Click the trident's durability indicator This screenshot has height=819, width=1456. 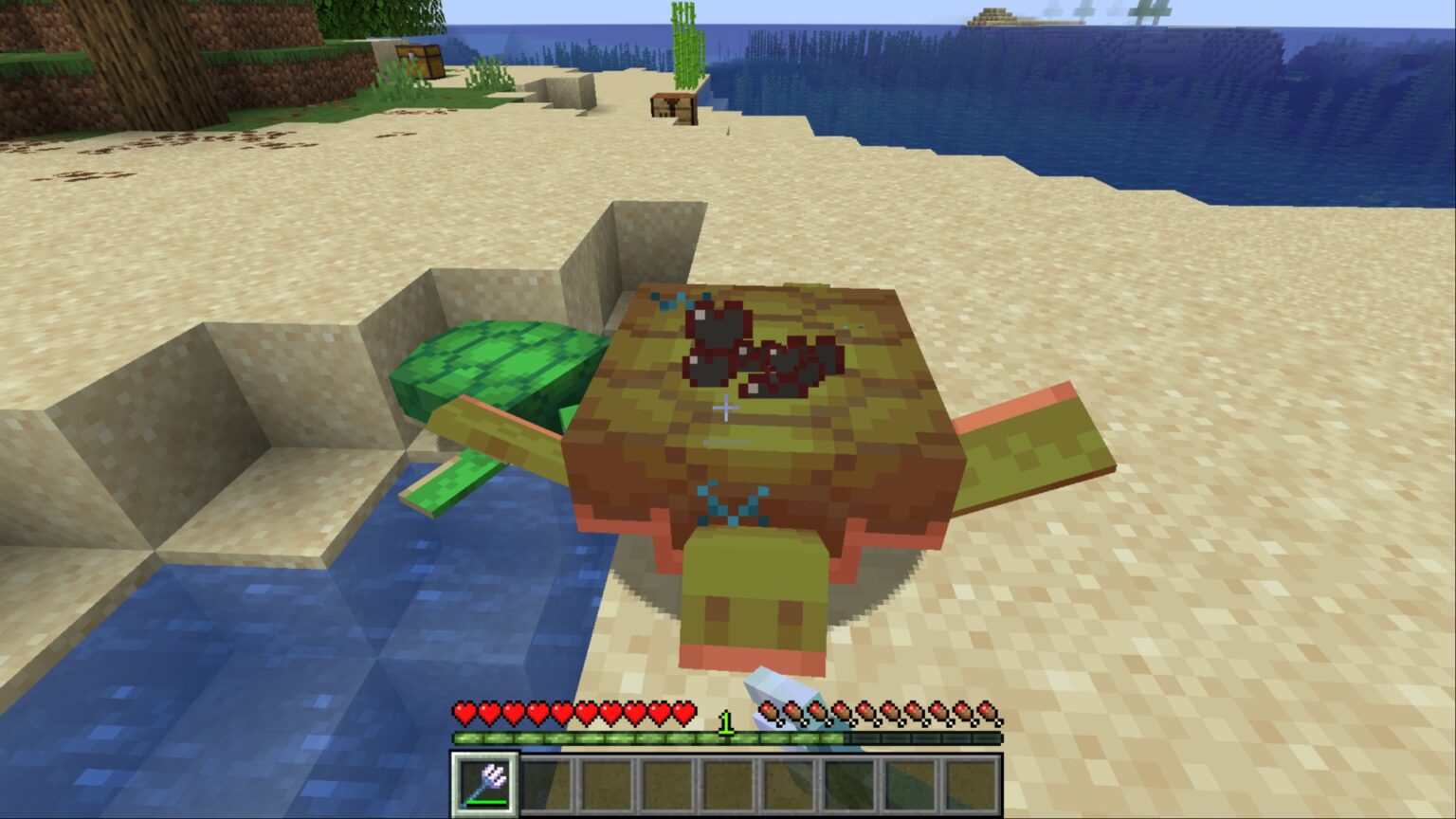[x=486, y=801]
